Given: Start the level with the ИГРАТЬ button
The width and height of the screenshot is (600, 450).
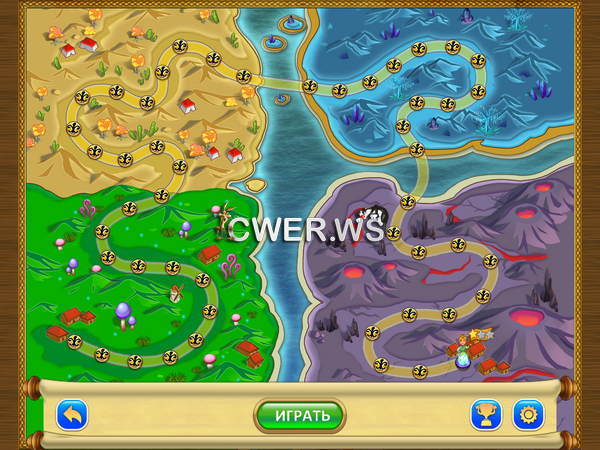Looking at the screenshot, I should tap(299, 414).
